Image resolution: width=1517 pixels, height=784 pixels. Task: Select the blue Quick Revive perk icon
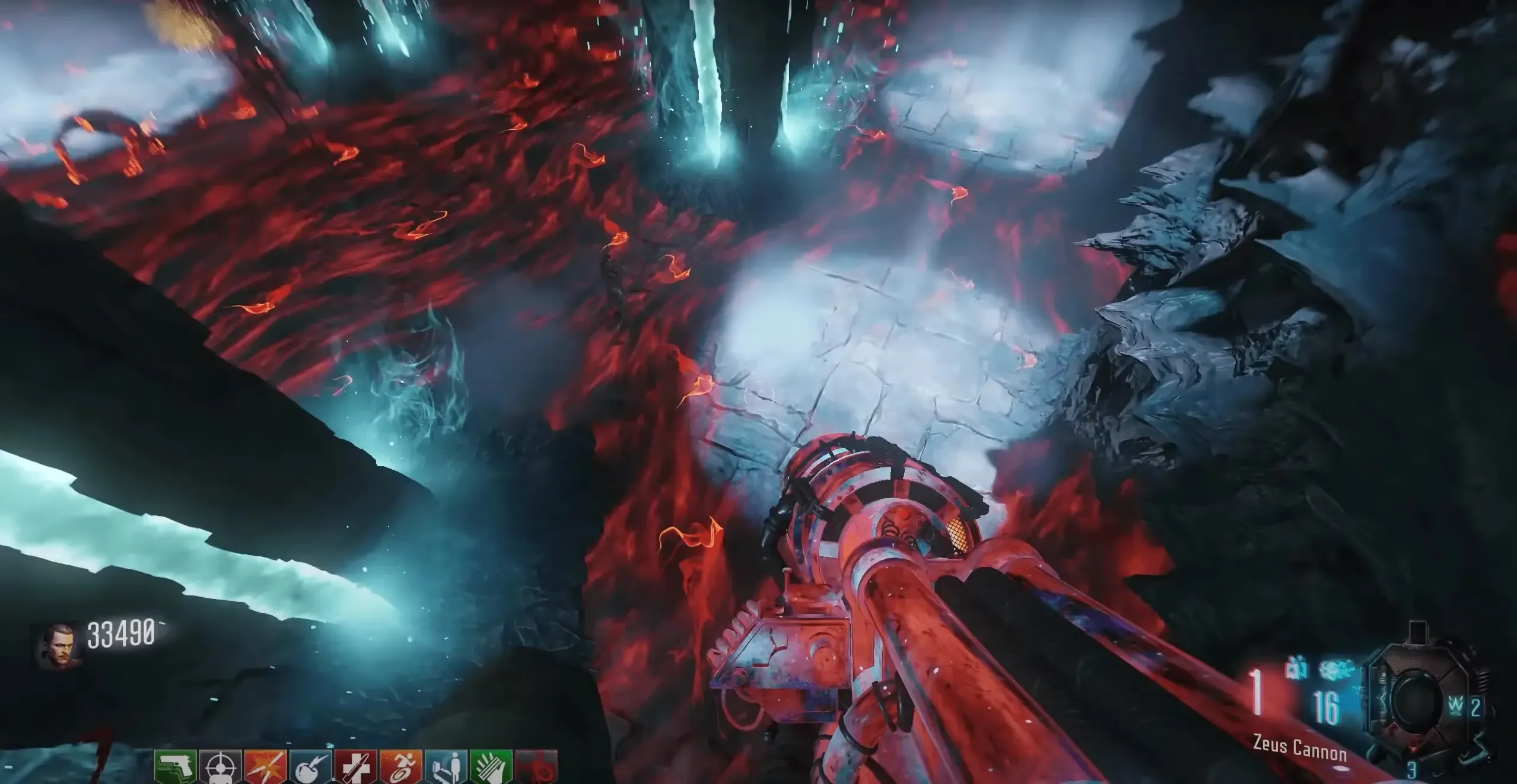(446, 767)
